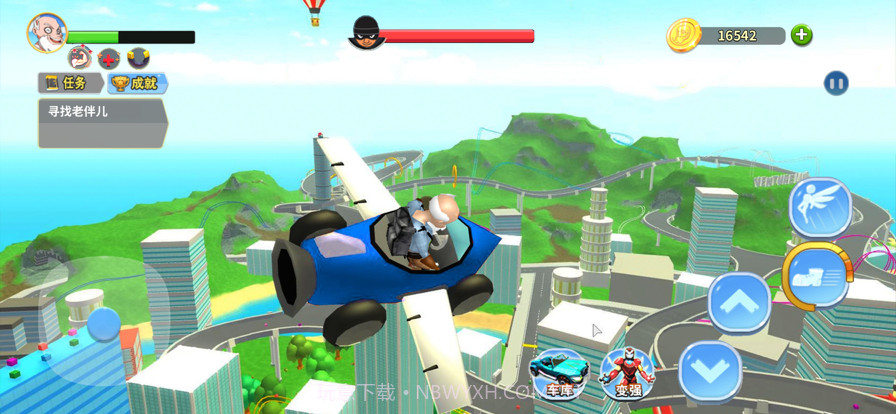Tap the up-arrow ascend button
The image size is (896, 414).
[739, 302]
